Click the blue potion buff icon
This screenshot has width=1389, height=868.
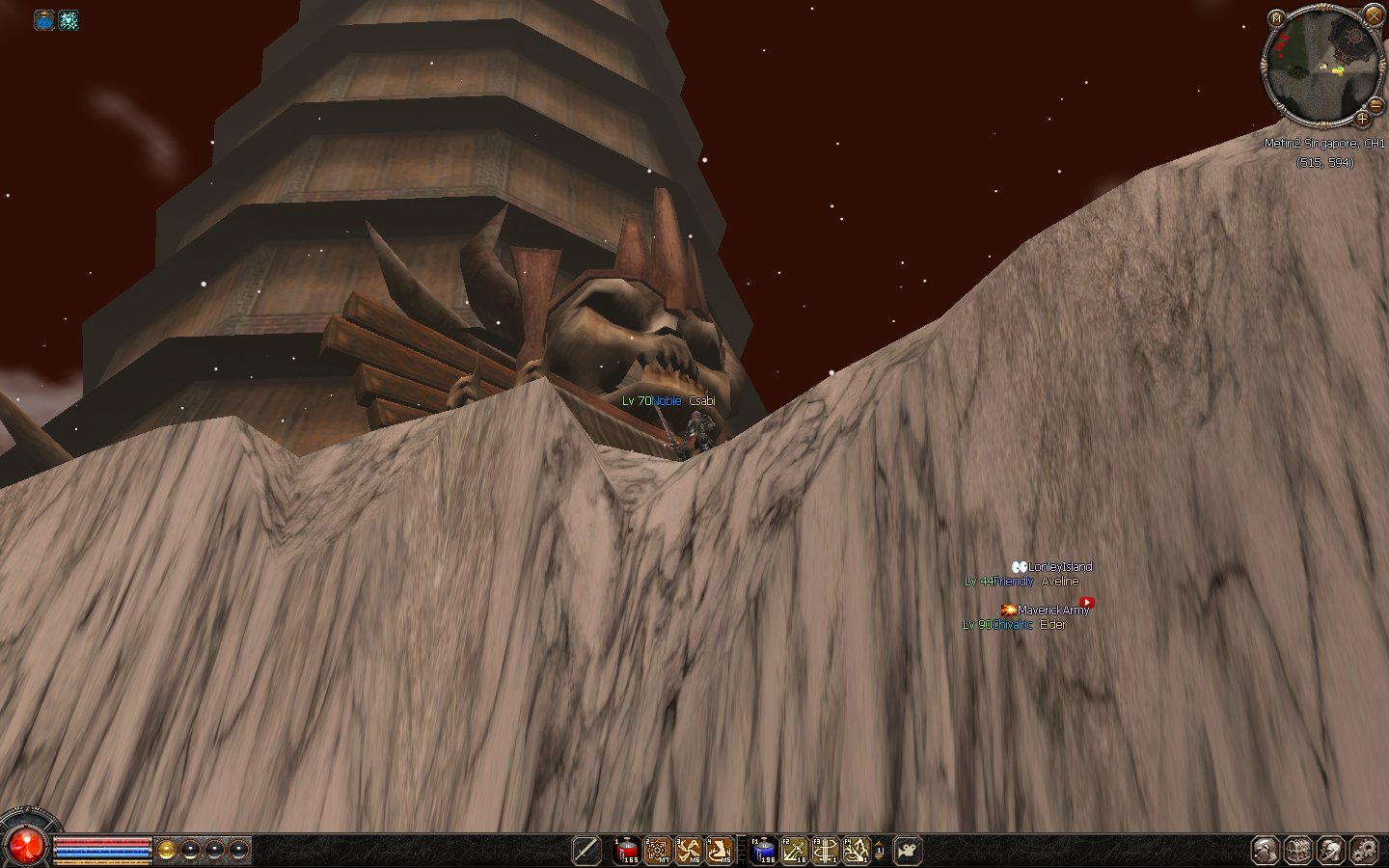point(44,20)
